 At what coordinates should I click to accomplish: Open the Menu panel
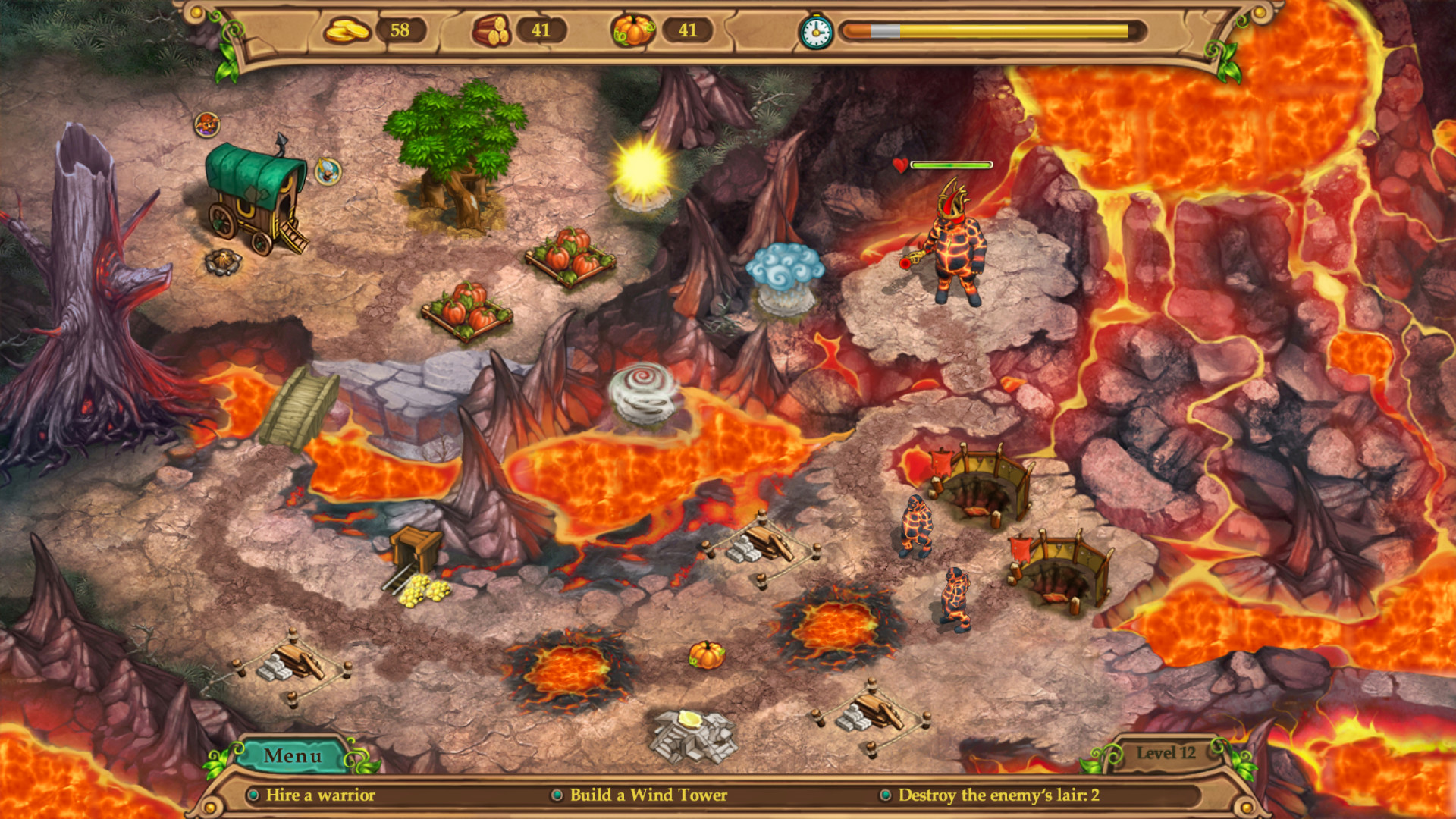pos(293,755)
